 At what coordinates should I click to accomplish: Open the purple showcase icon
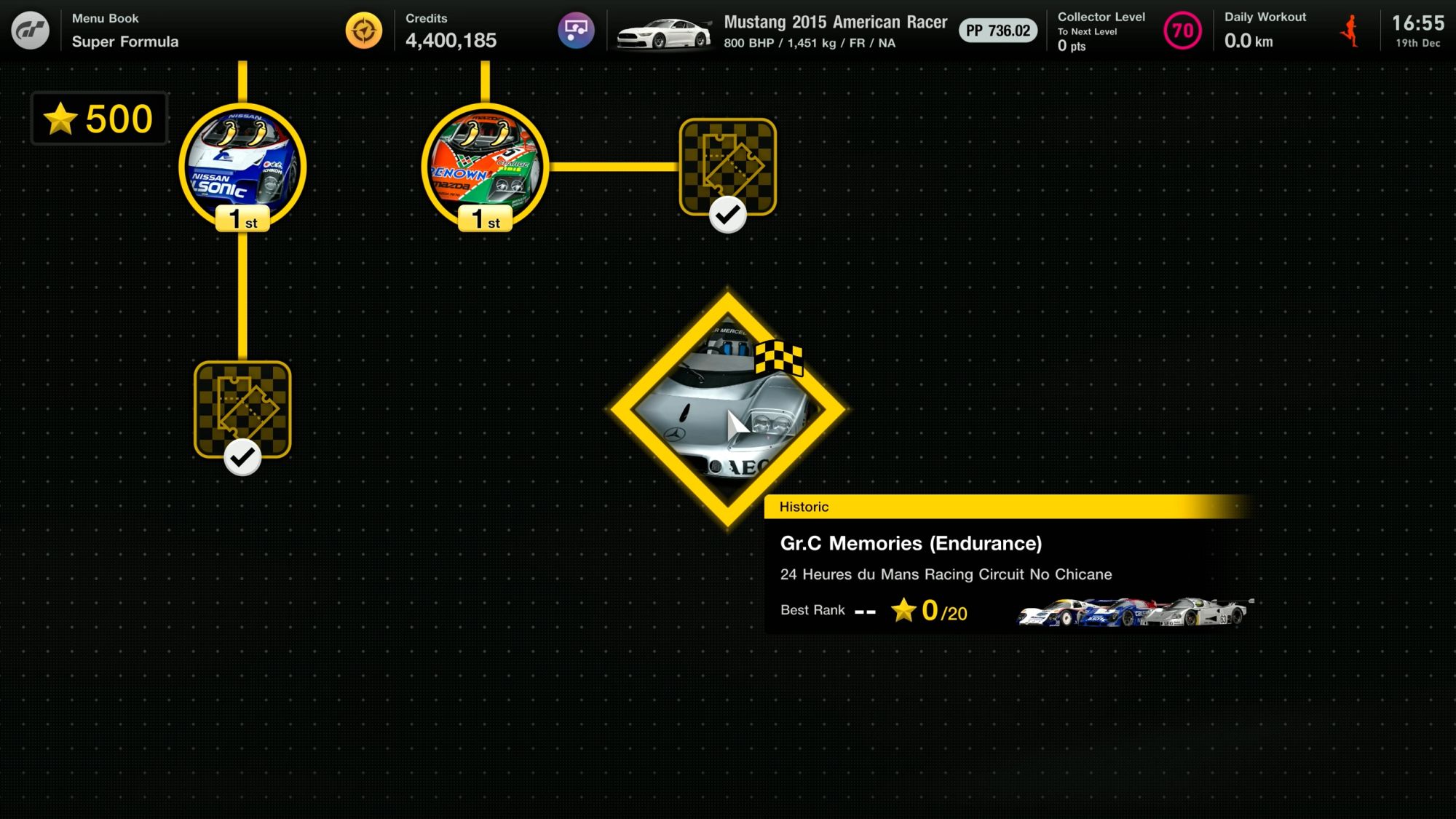click(576, 31)
